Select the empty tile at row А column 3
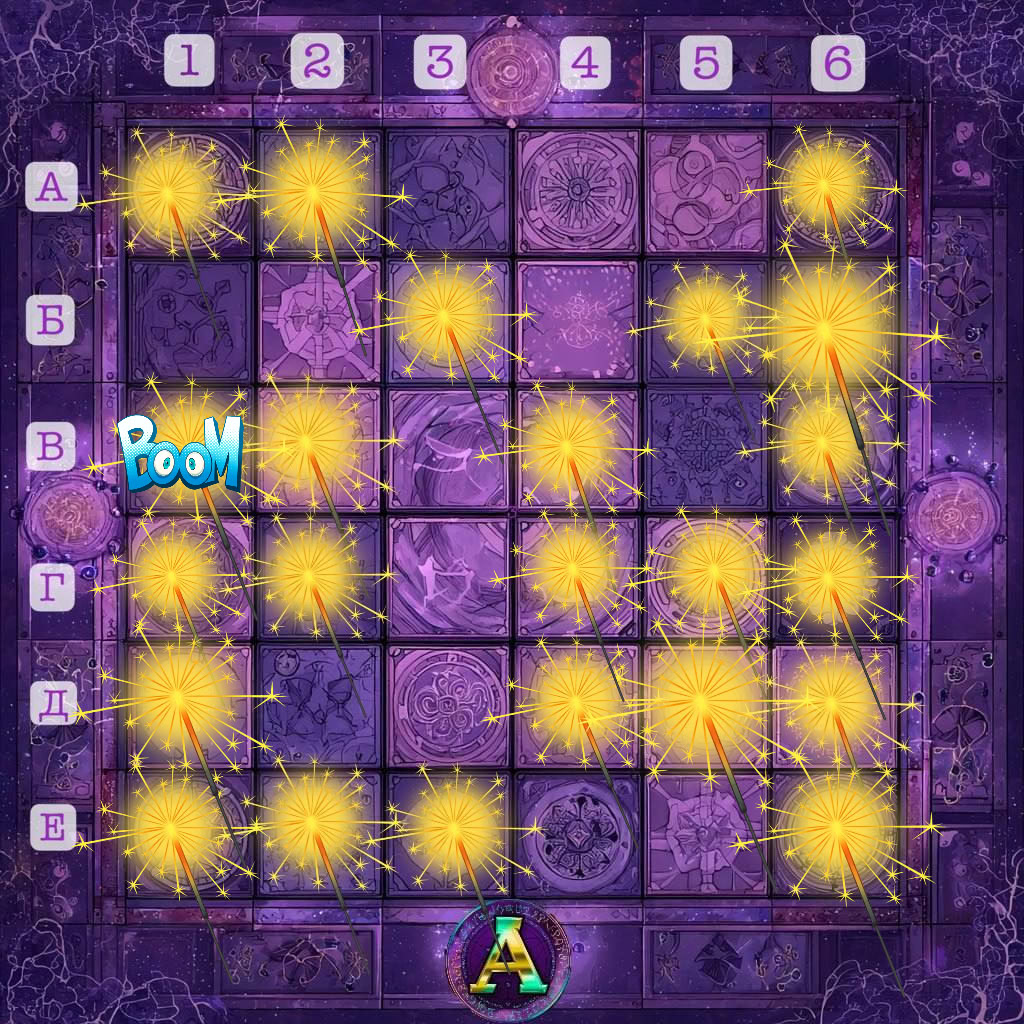Viewport: 1024px width, 1024px height. point(448,191)
